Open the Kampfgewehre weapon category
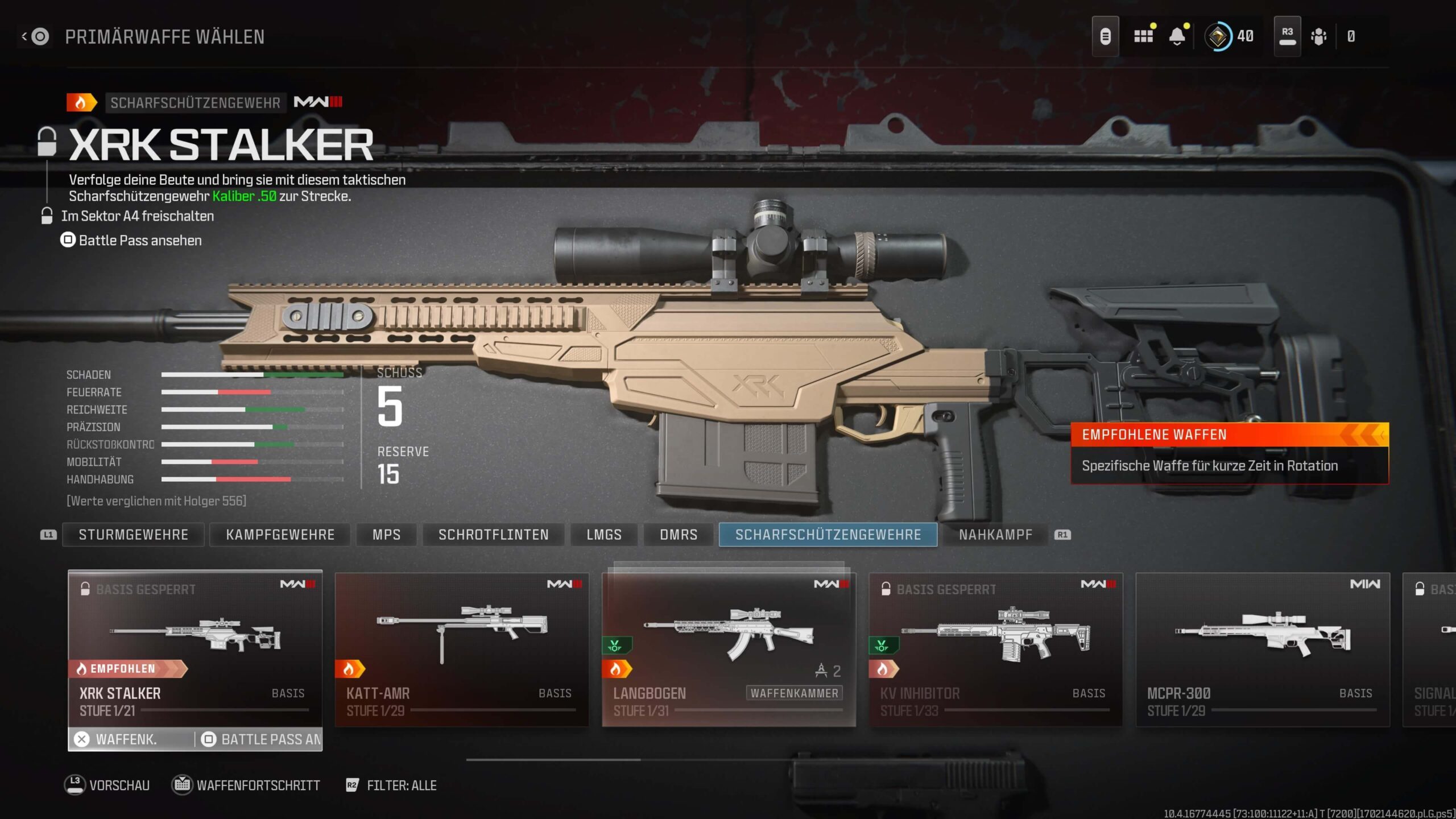Viewport: 1456px width, 819px height. (x=280, y=535)
